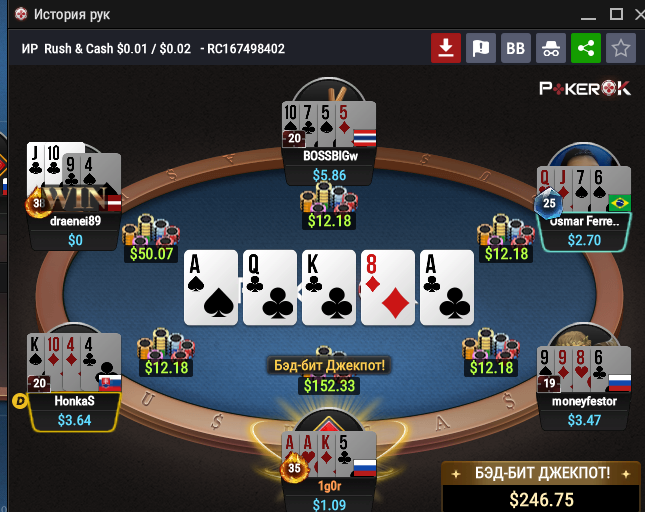Report the hand with the flag icon
This screenshot has width=645, height=512.
tap(481, 48)
